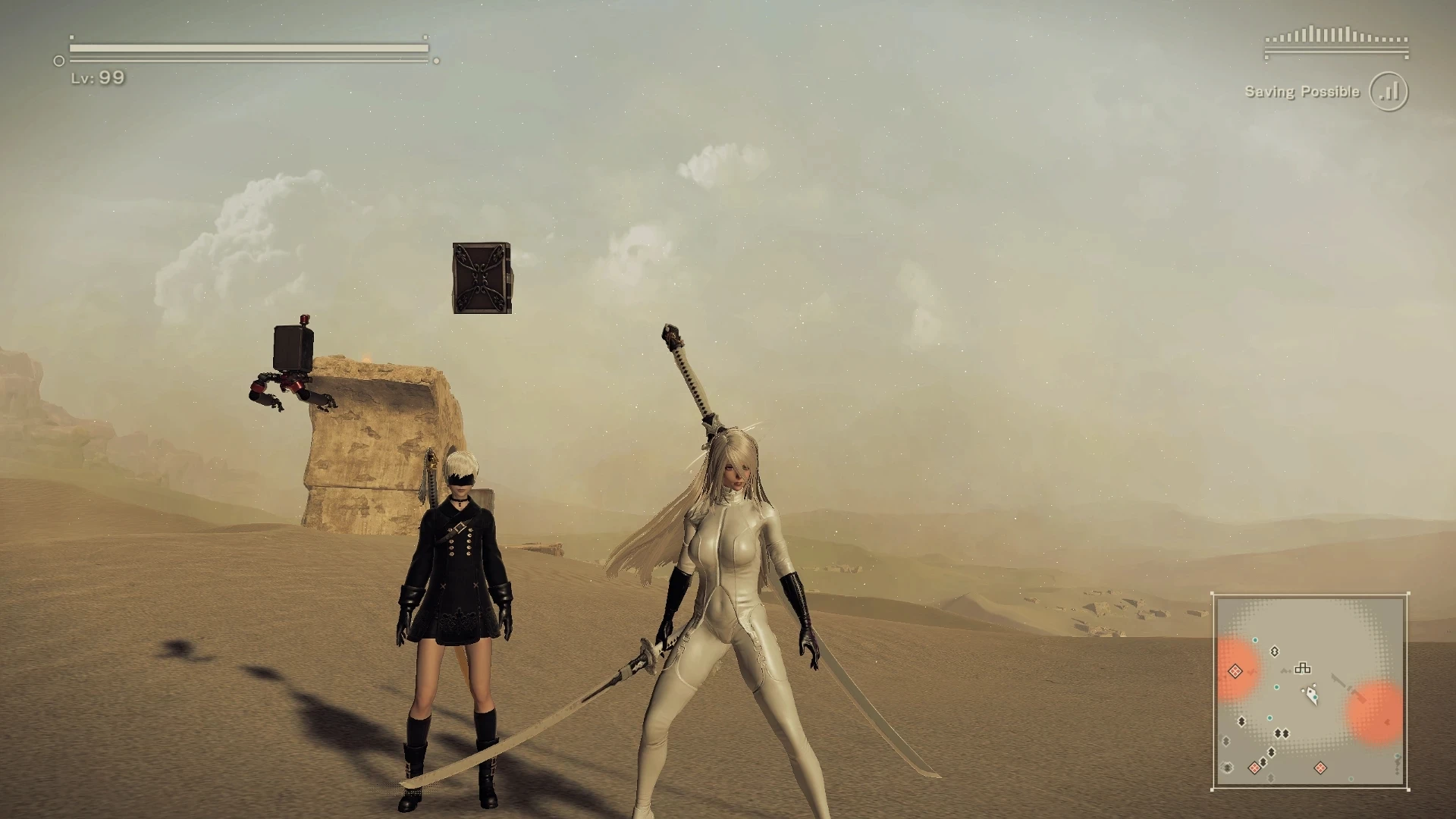
Task: Toggle the right orange danger zone on minimap
Action: coord(1374,711)
